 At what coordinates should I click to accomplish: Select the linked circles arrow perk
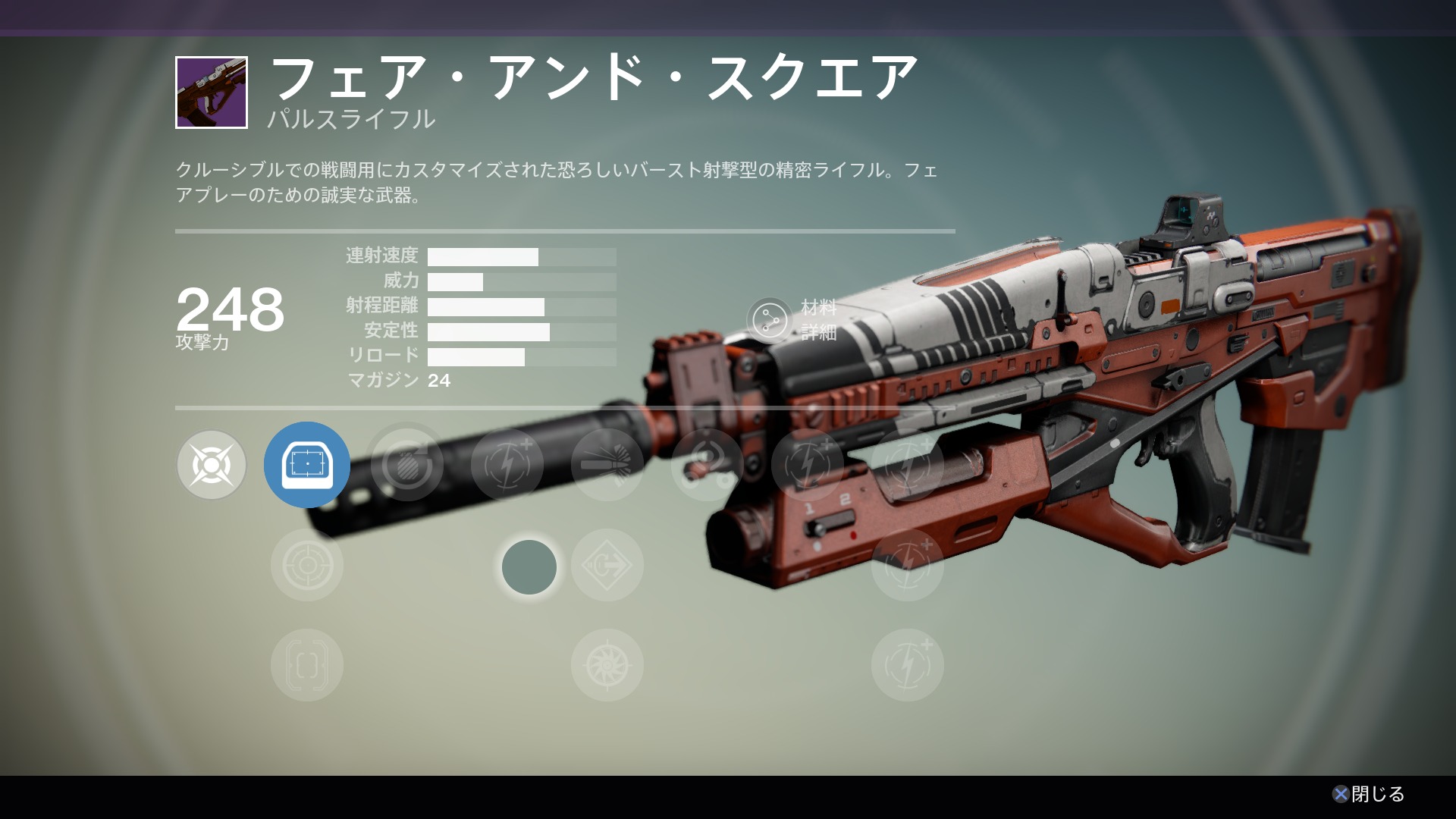[708, 465]
